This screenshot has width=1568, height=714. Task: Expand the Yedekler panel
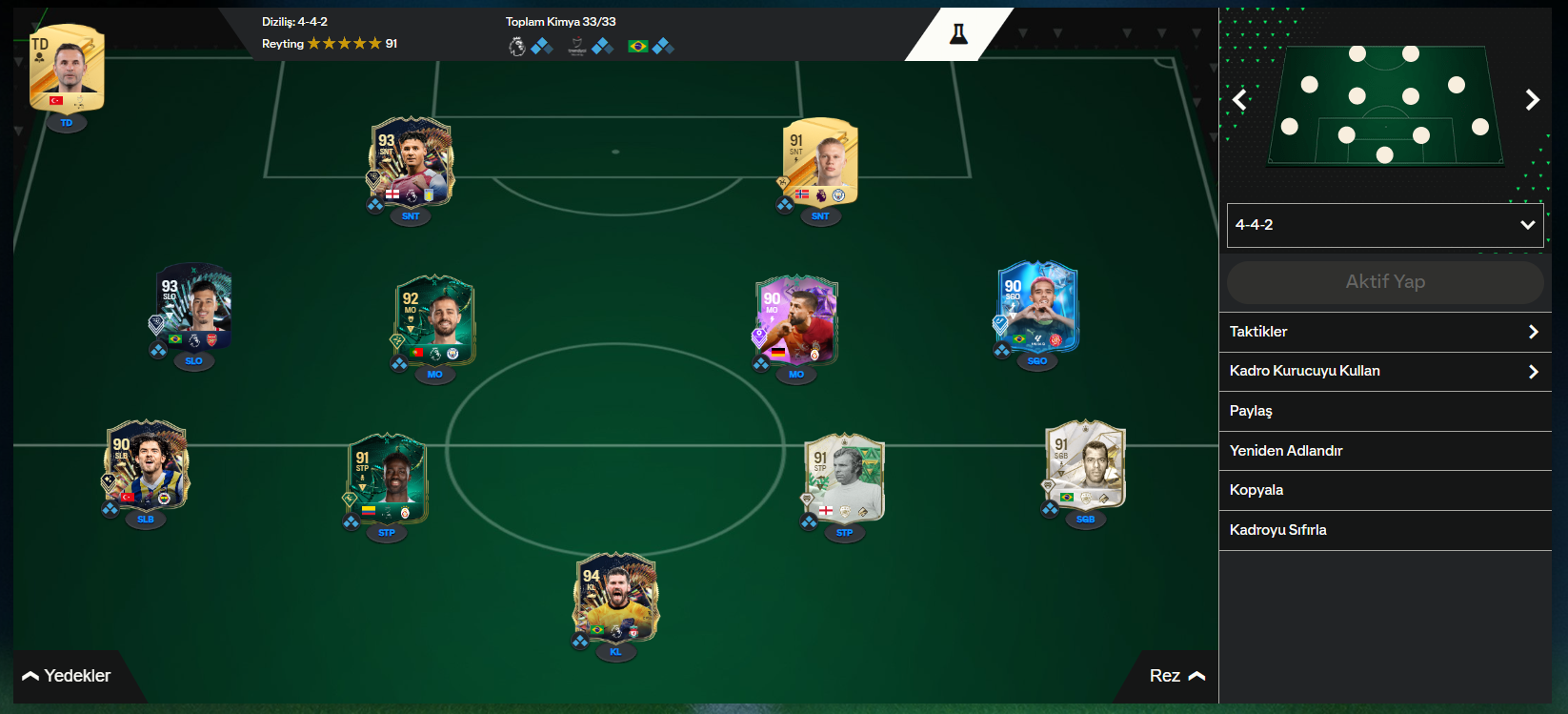click(x=67, y=675)
